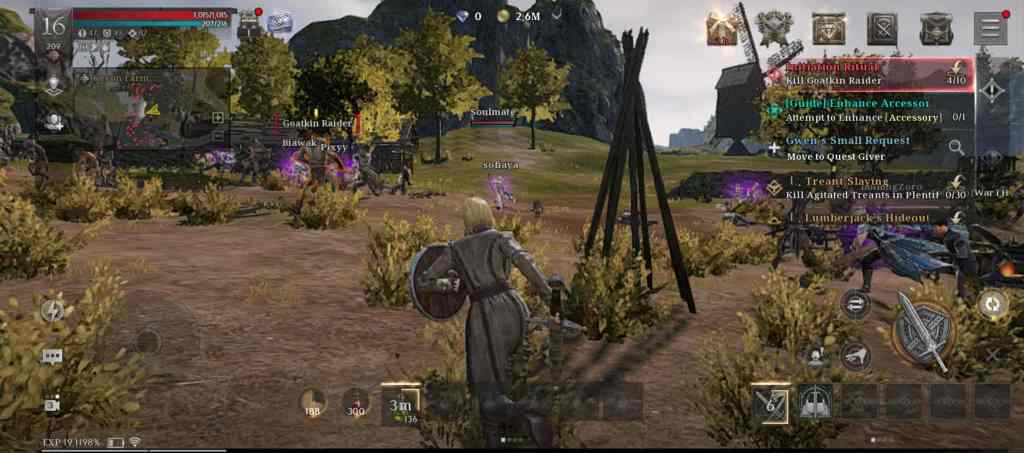Use the consumable slot showing 300
1024x453 pixels.
click(x=355, y=402)
